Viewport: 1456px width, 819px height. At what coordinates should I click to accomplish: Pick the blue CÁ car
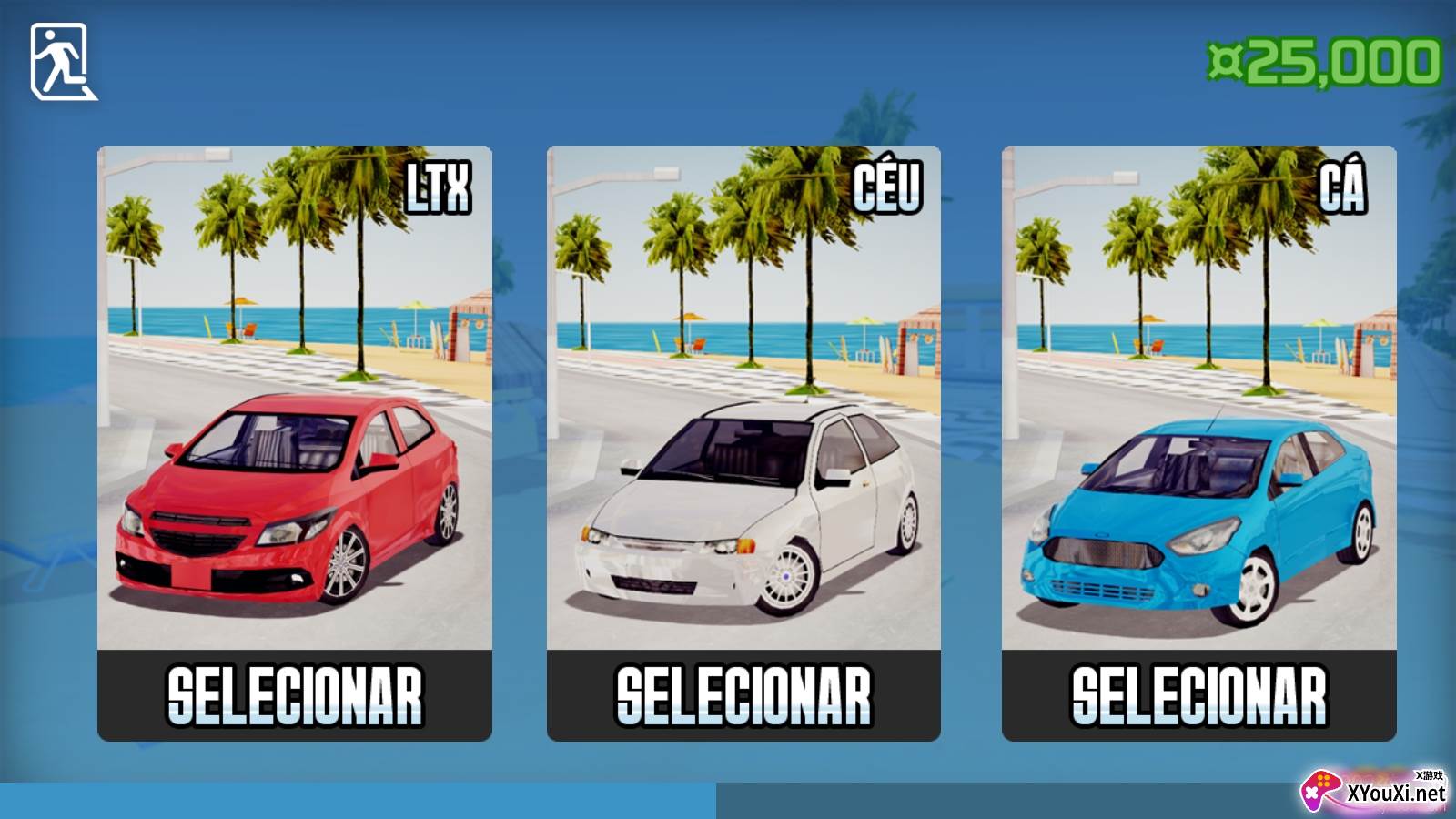[x=1198, y=696]
